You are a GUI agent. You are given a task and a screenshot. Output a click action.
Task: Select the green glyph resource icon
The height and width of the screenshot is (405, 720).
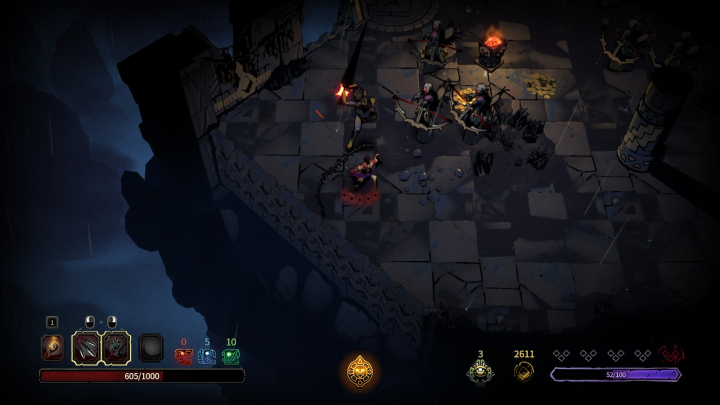pyautogui.click(x=231, y=356)
